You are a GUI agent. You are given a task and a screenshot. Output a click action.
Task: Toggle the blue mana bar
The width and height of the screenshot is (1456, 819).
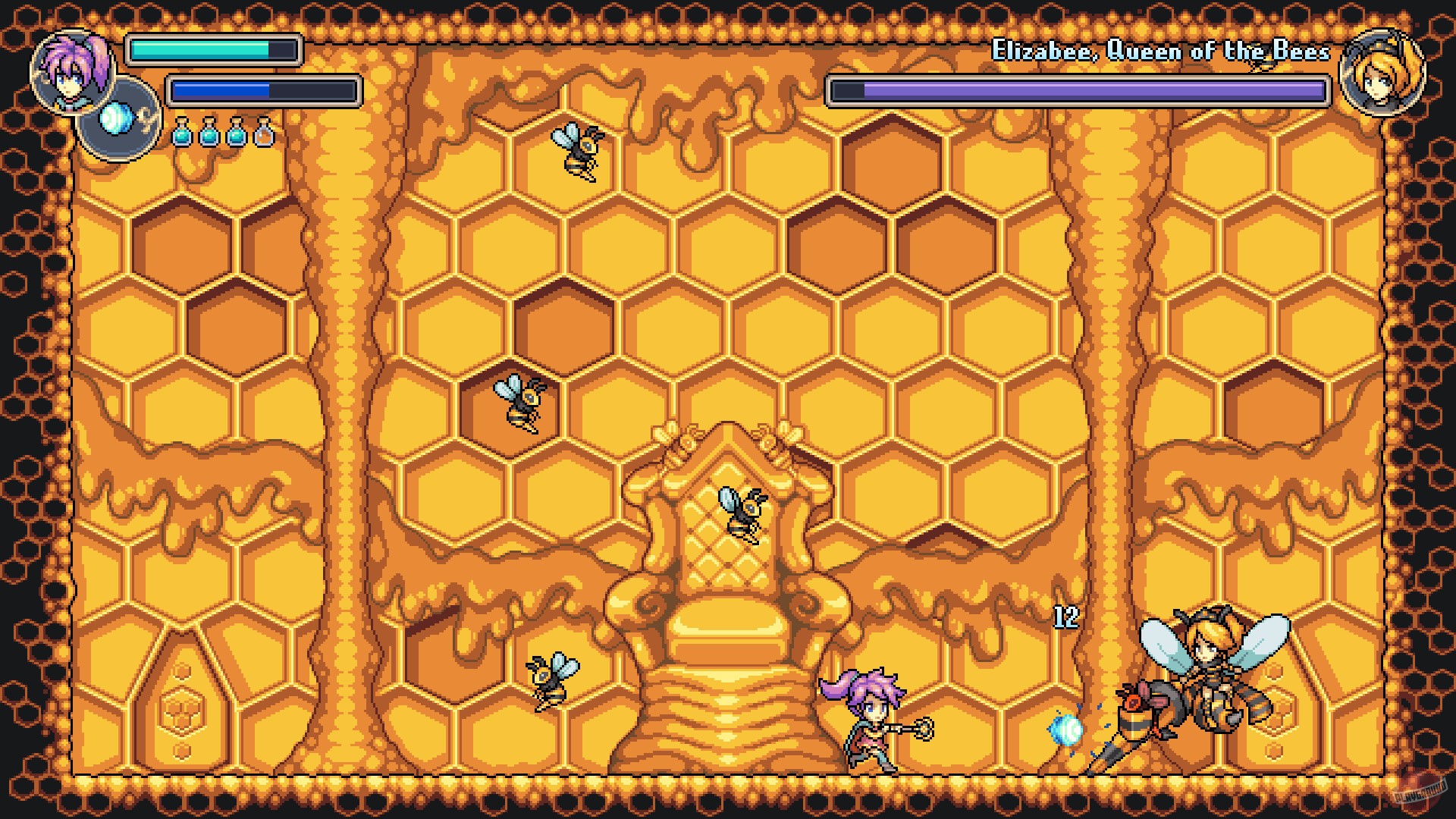(x=264, y=91)
